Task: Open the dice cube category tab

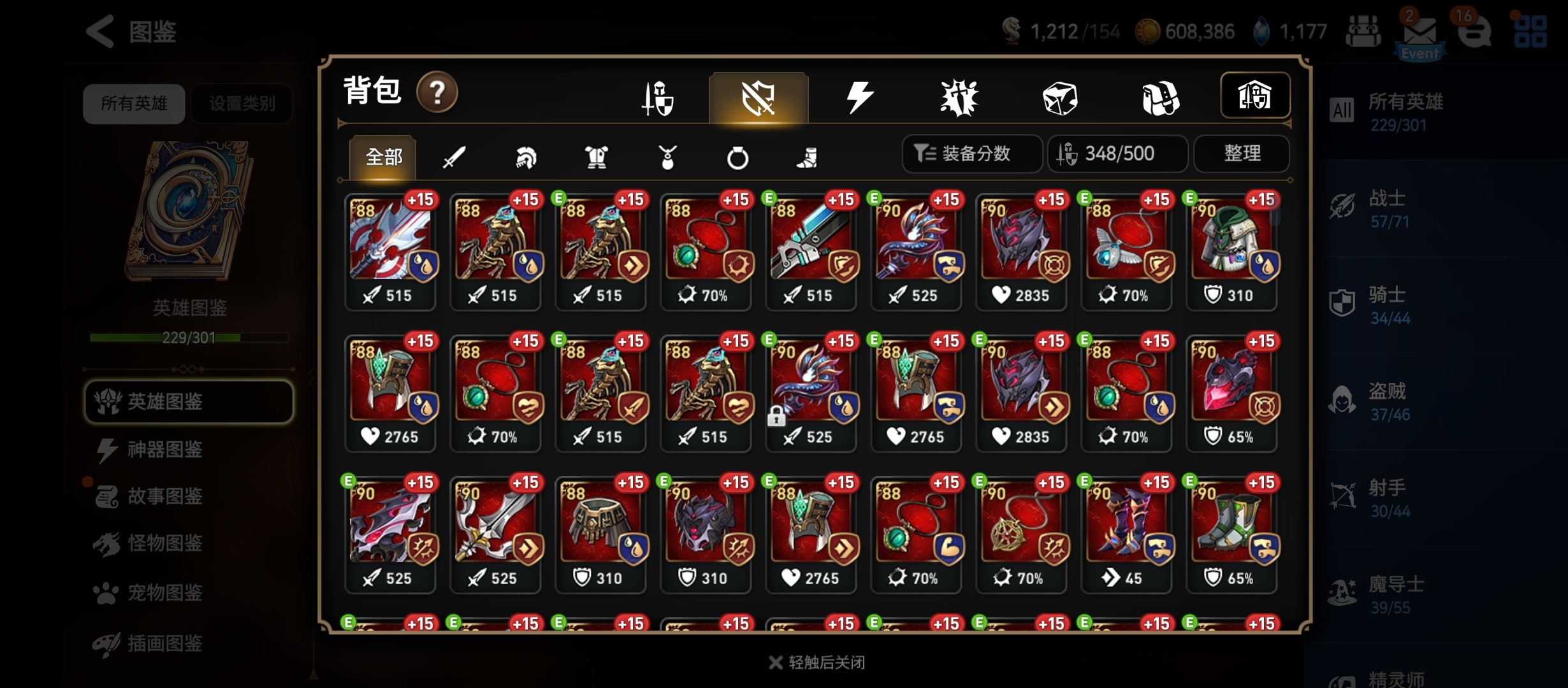Action: (x=1059, y=99)
